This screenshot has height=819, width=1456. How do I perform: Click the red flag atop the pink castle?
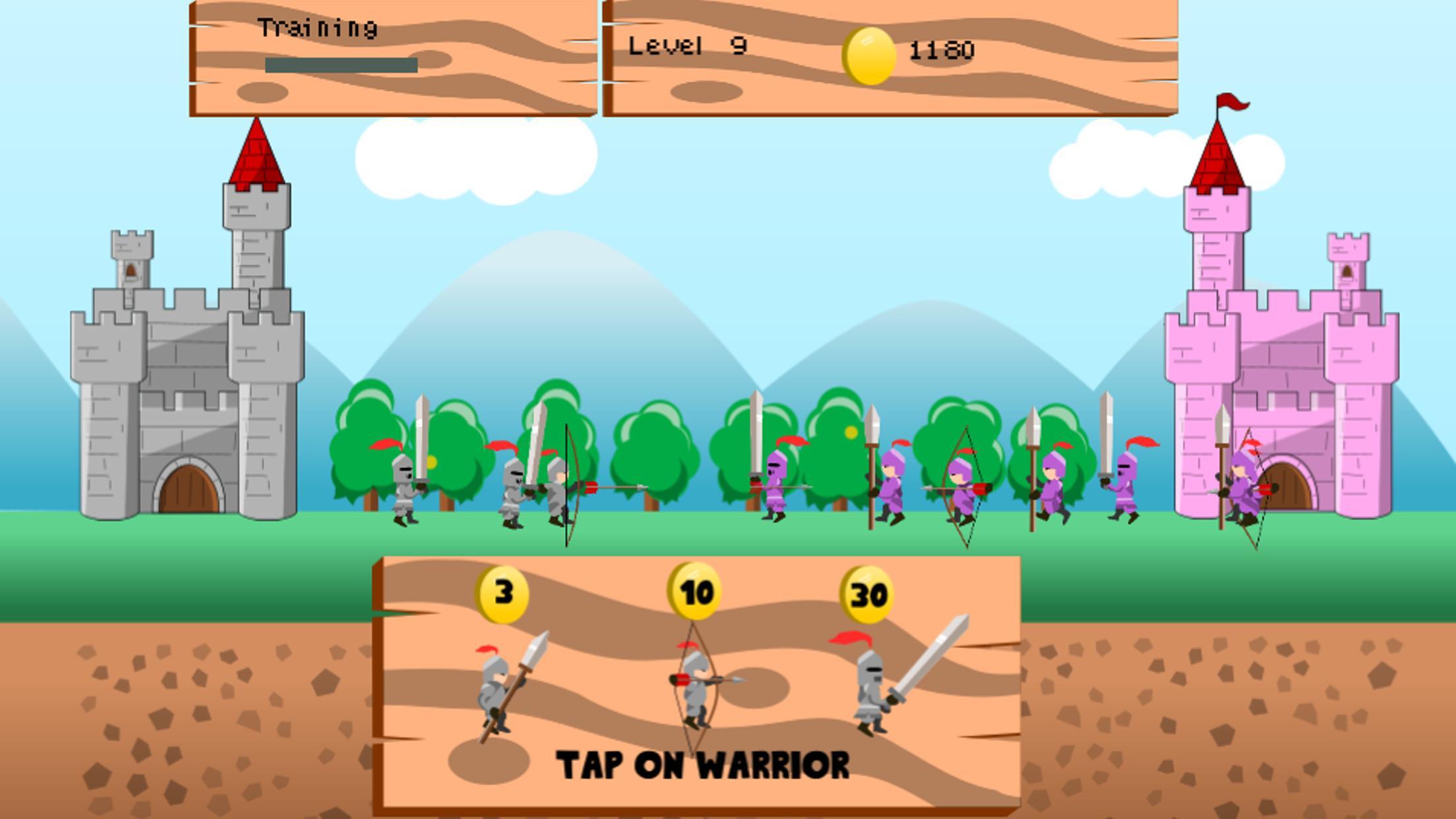pos(1231,102)
